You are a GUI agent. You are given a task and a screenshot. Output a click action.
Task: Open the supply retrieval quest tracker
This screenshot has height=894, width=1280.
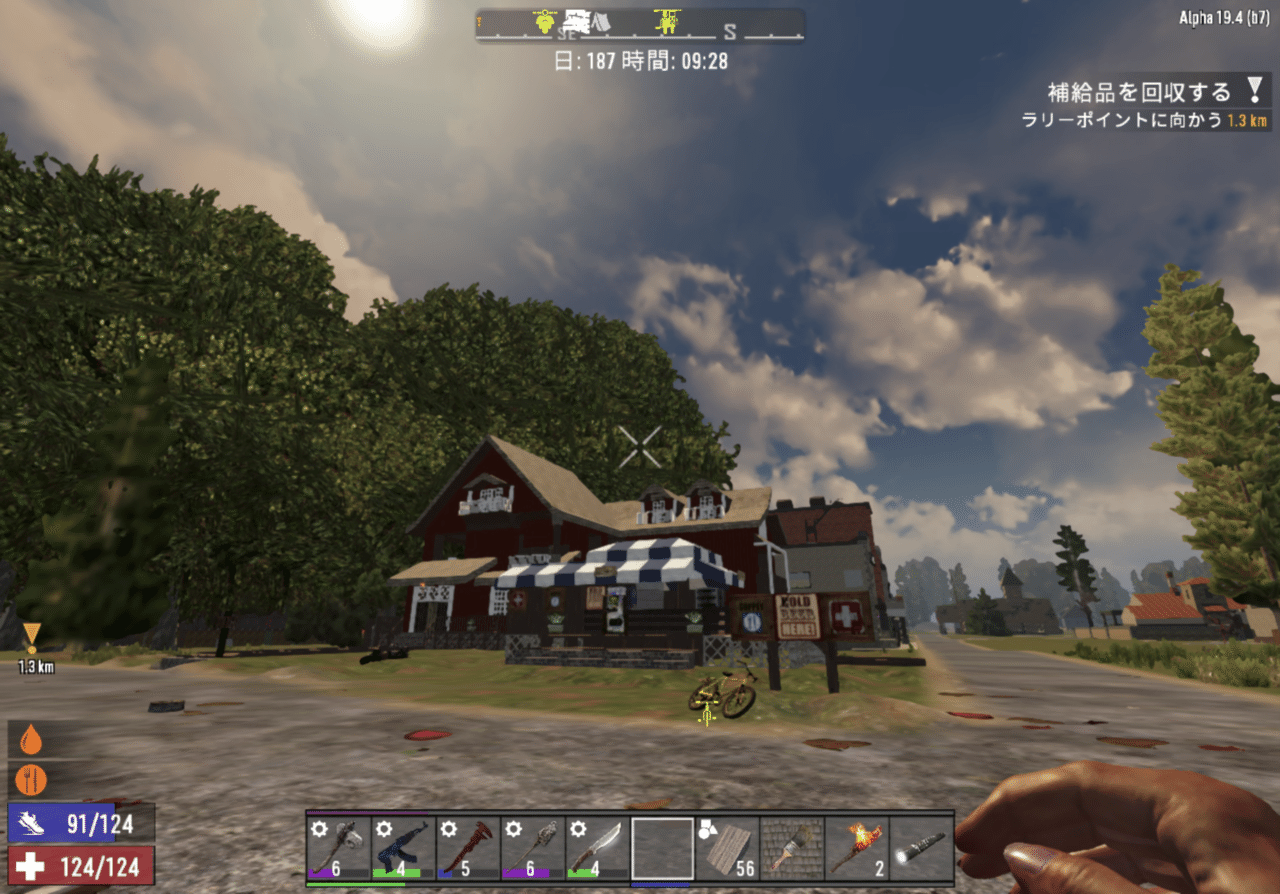pos(1139,93)
